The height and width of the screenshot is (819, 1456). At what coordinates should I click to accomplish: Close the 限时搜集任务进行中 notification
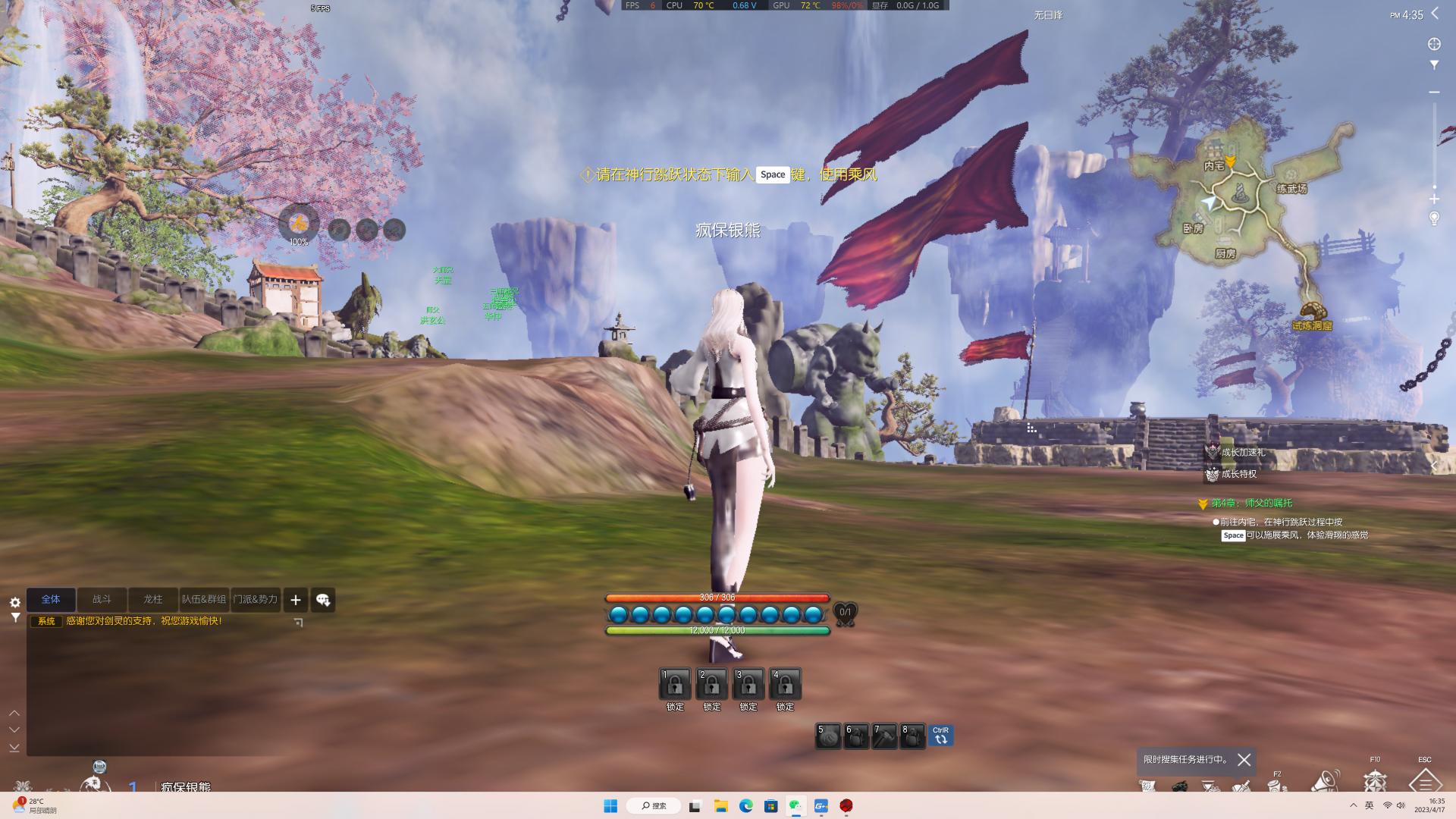pos(1244,759)
